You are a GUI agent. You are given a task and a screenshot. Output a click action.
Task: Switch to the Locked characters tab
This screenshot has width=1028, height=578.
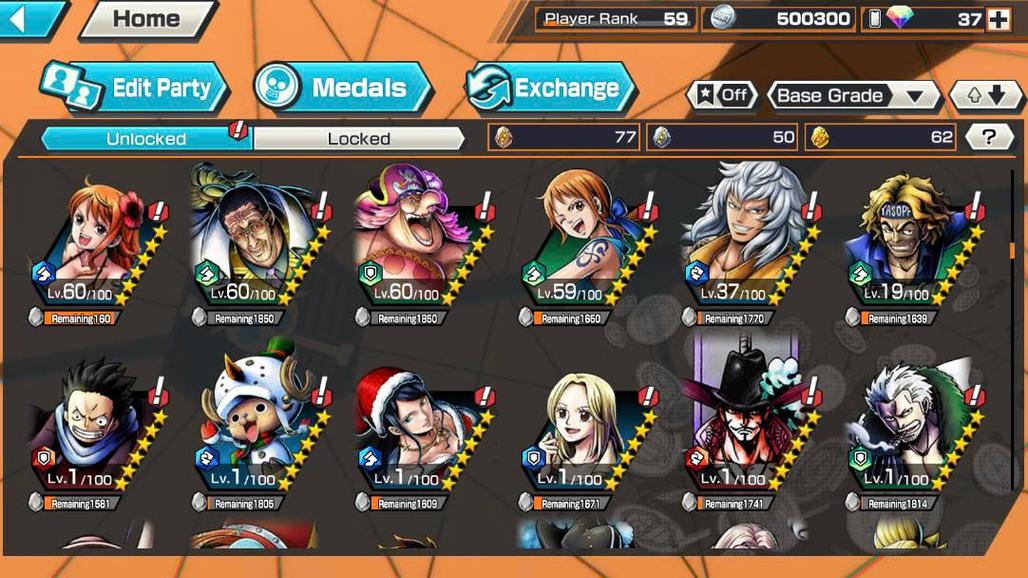[358, 138]
